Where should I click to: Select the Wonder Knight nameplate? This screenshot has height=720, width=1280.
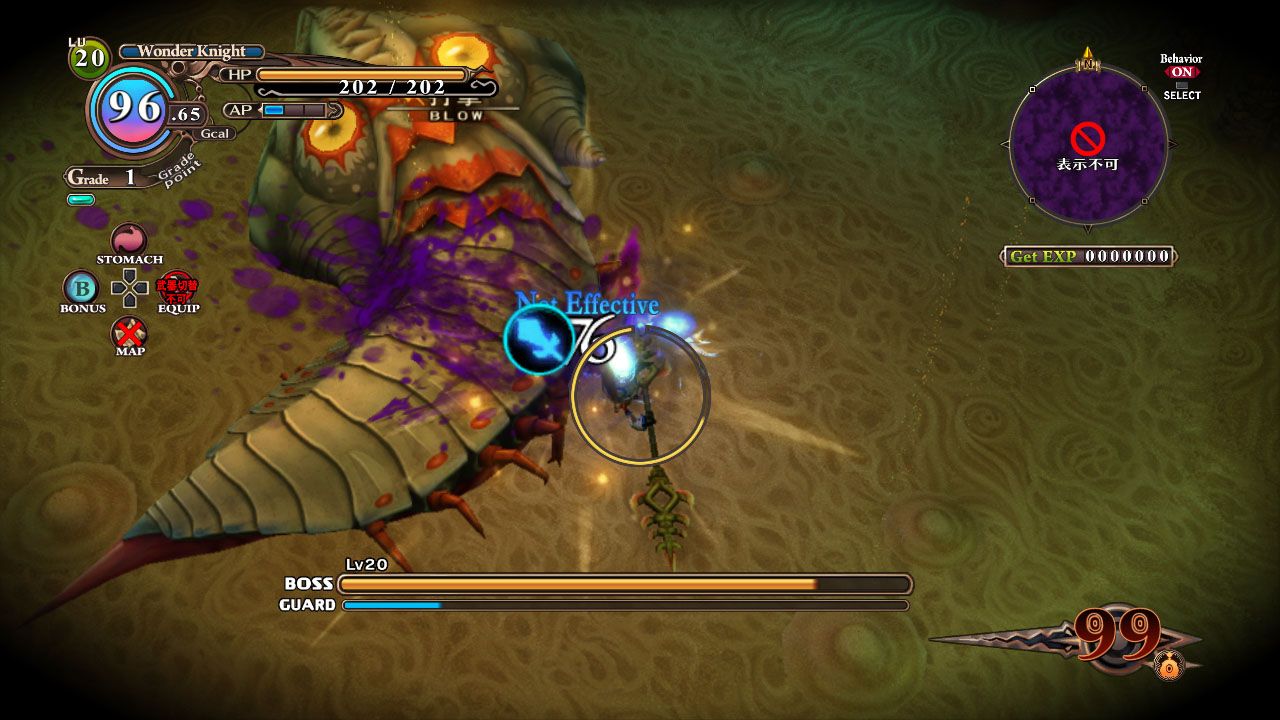click(190, 51)
